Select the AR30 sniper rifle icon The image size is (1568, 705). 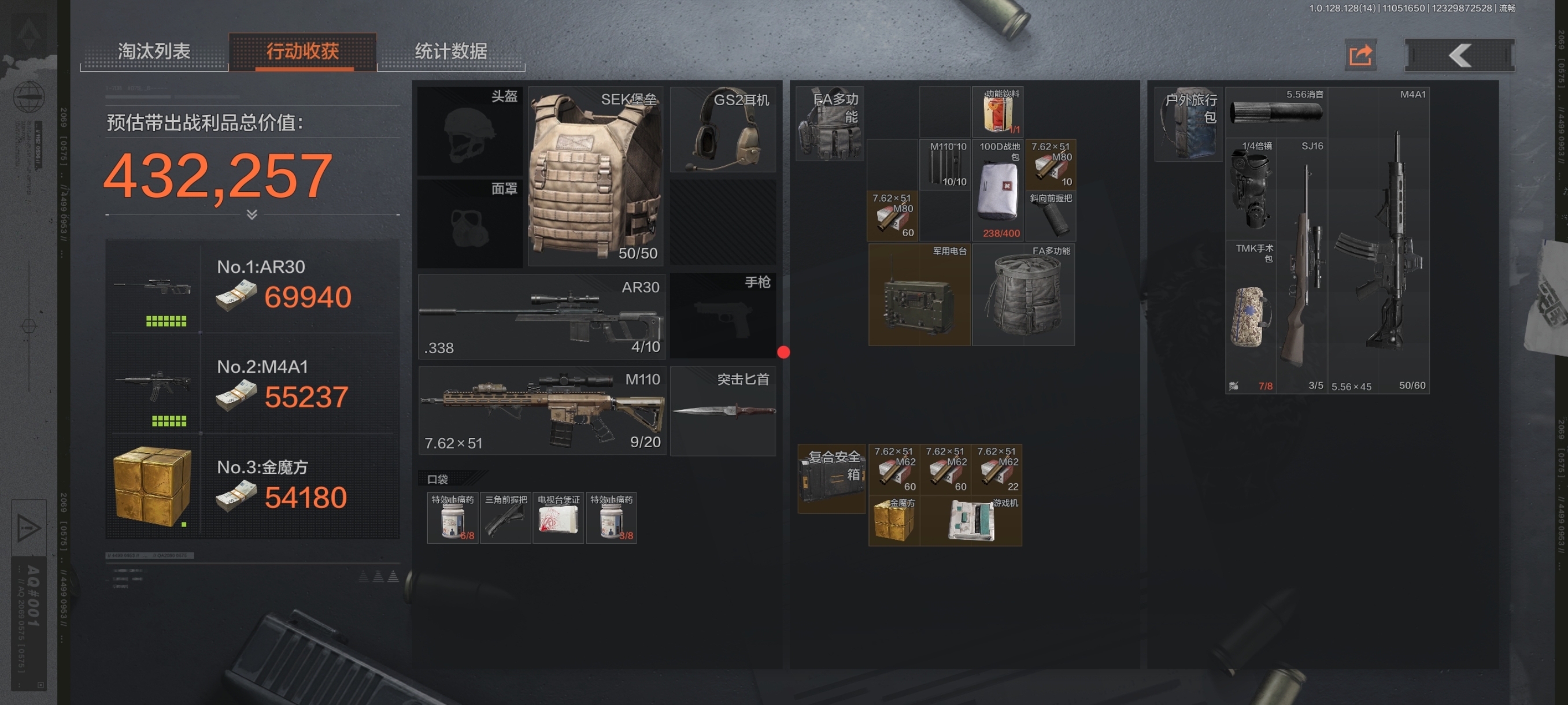tap(541, 316)
